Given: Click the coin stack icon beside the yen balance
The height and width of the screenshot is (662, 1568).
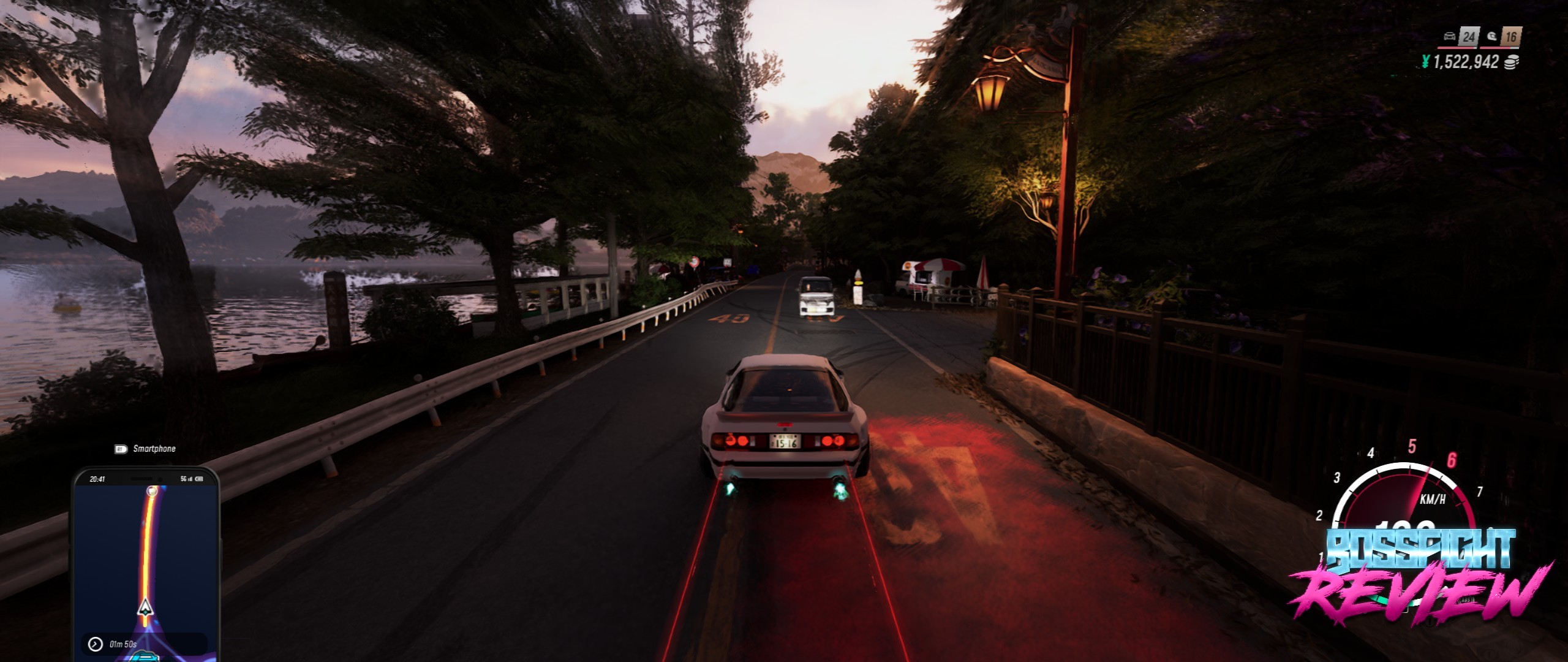Looking at the screenshot, I should [x=1512, y=62].
